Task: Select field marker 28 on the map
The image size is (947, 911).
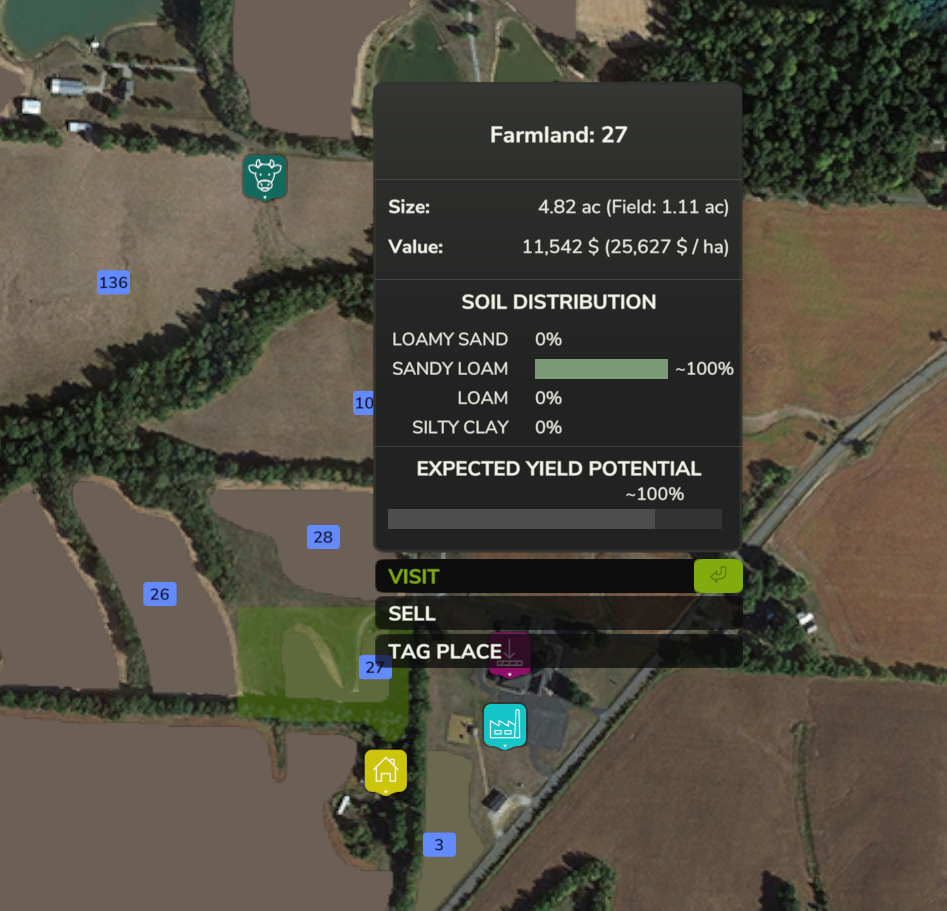Action: pos(323,537)
